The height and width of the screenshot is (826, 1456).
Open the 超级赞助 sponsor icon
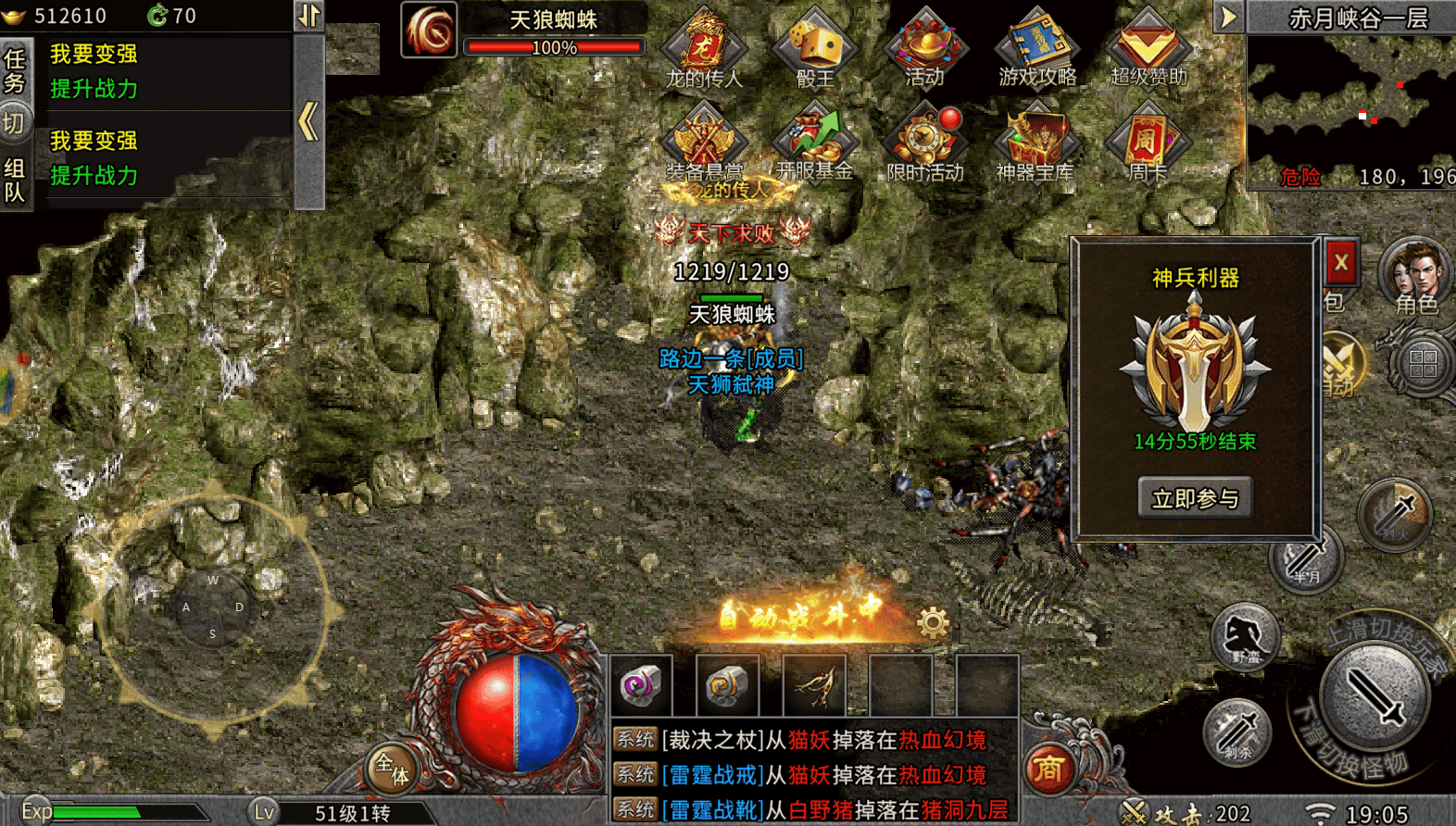click(1148, 48)
